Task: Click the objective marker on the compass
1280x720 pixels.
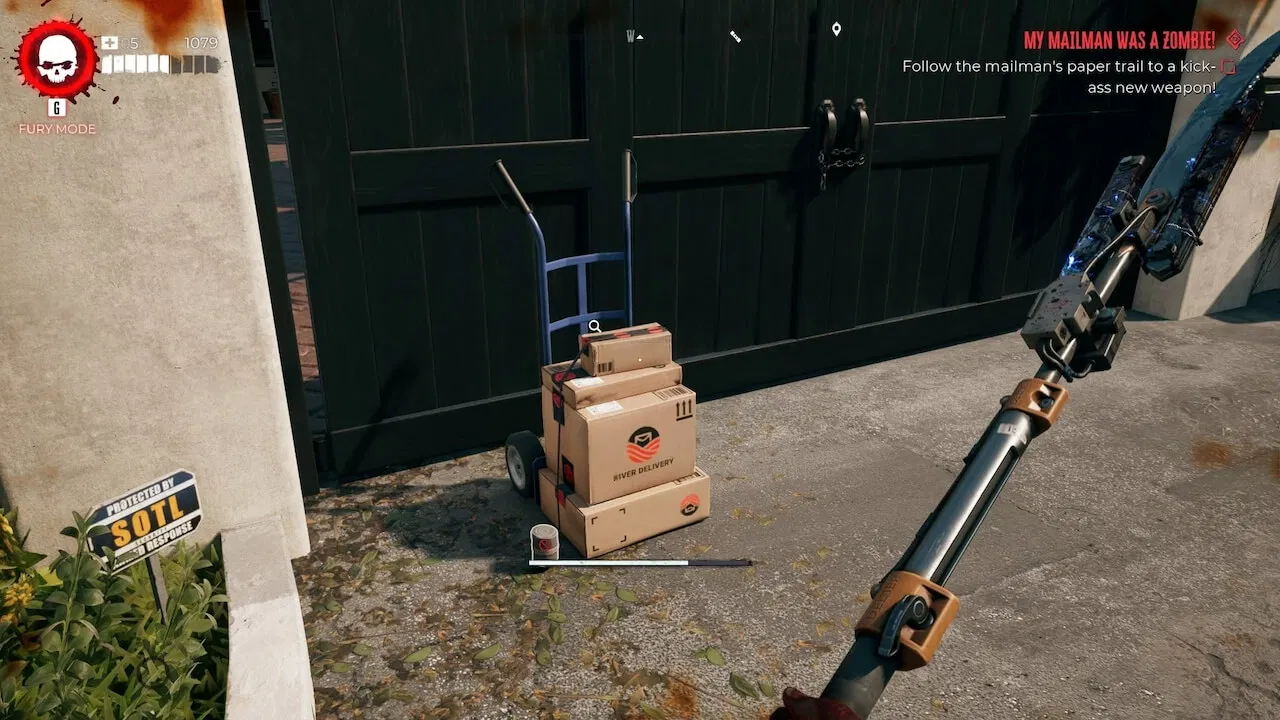Action: (x=737, y=36)
